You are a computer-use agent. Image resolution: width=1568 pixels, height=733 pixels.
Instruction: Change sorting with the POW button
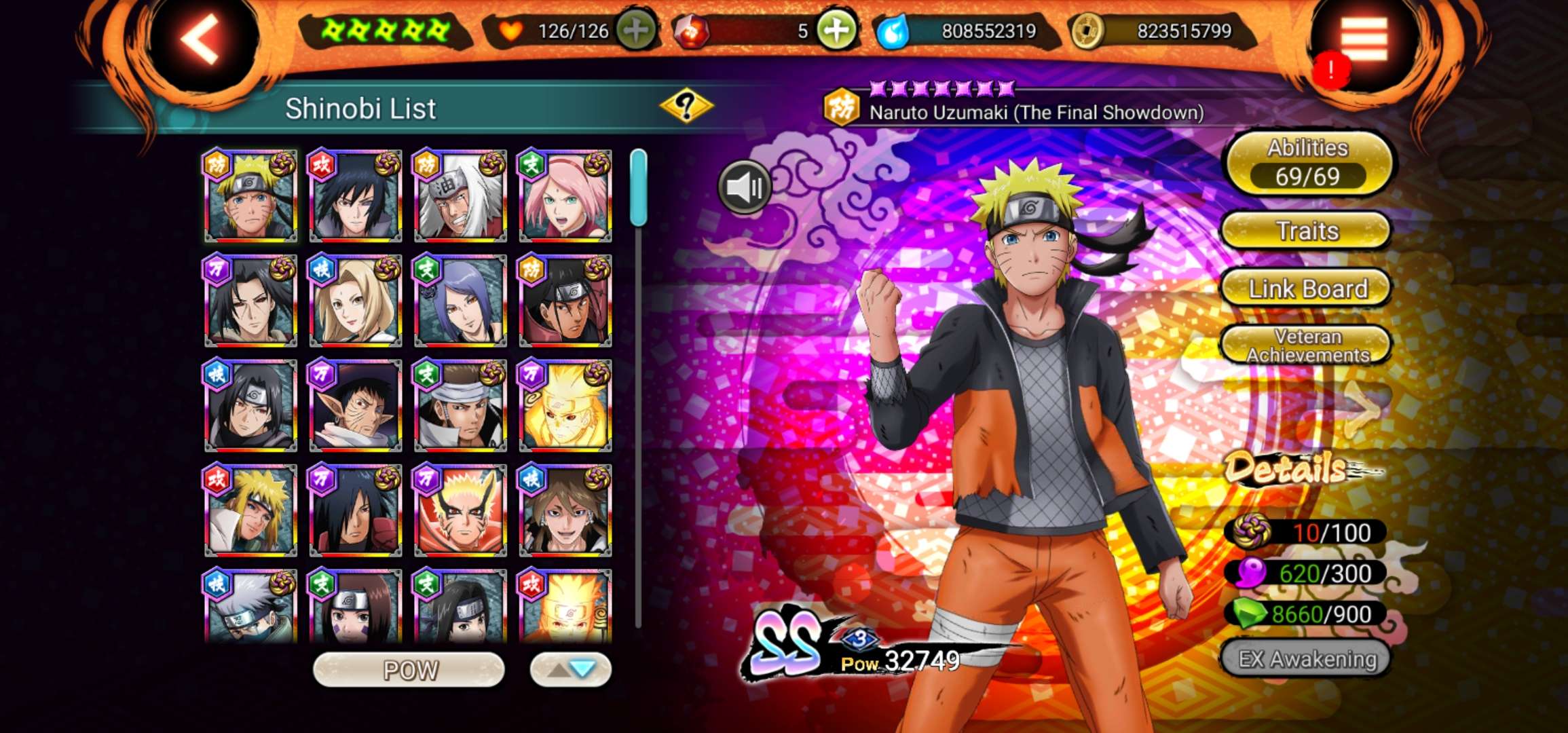click(x=409, y=670)
